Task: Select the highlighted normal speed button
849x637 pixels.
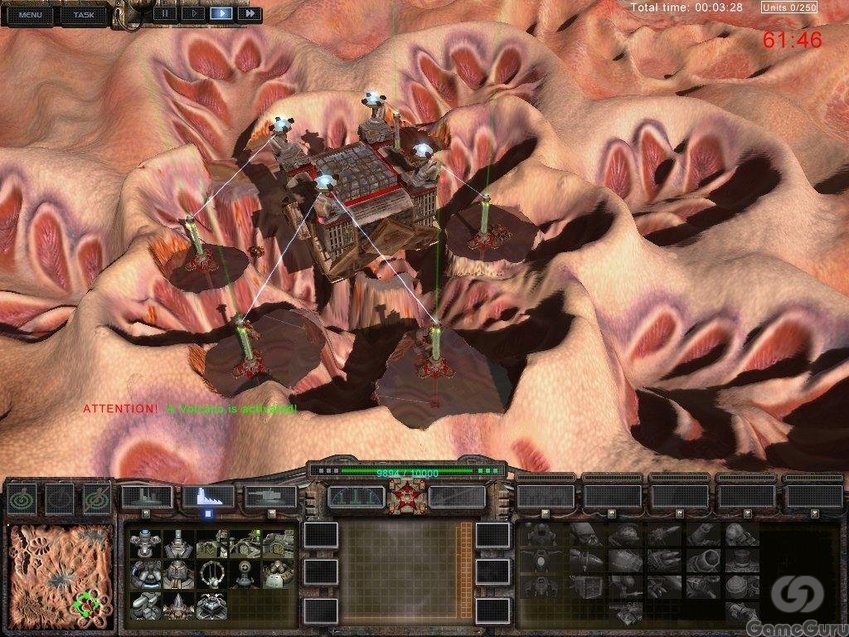Action: tap(220, 14)
